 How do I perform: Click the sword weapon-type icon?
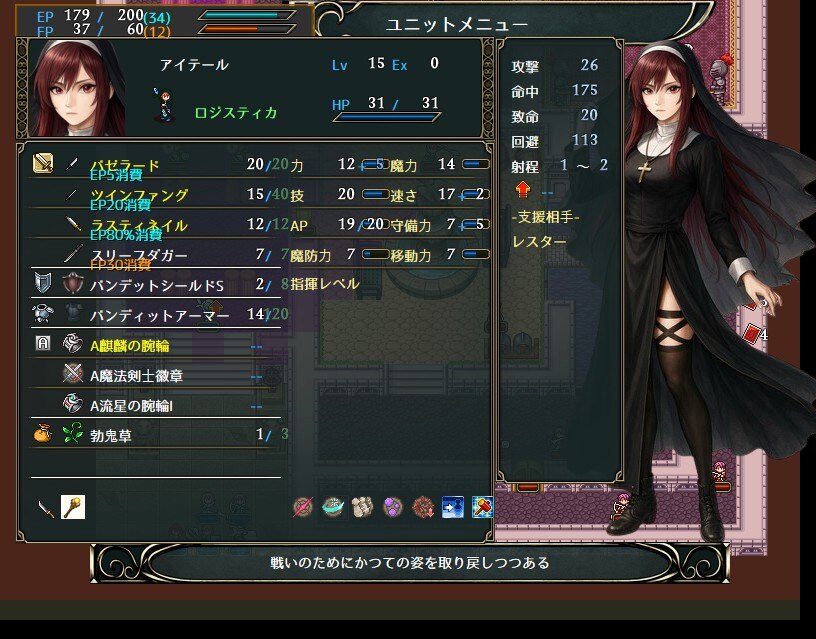[46, 507]
